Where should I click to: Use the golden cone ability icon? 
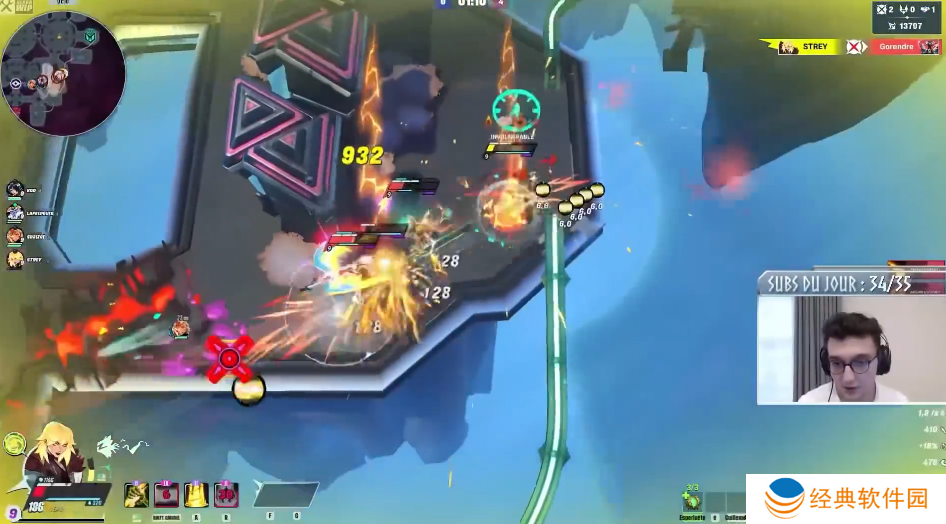(x=197, y=493)
